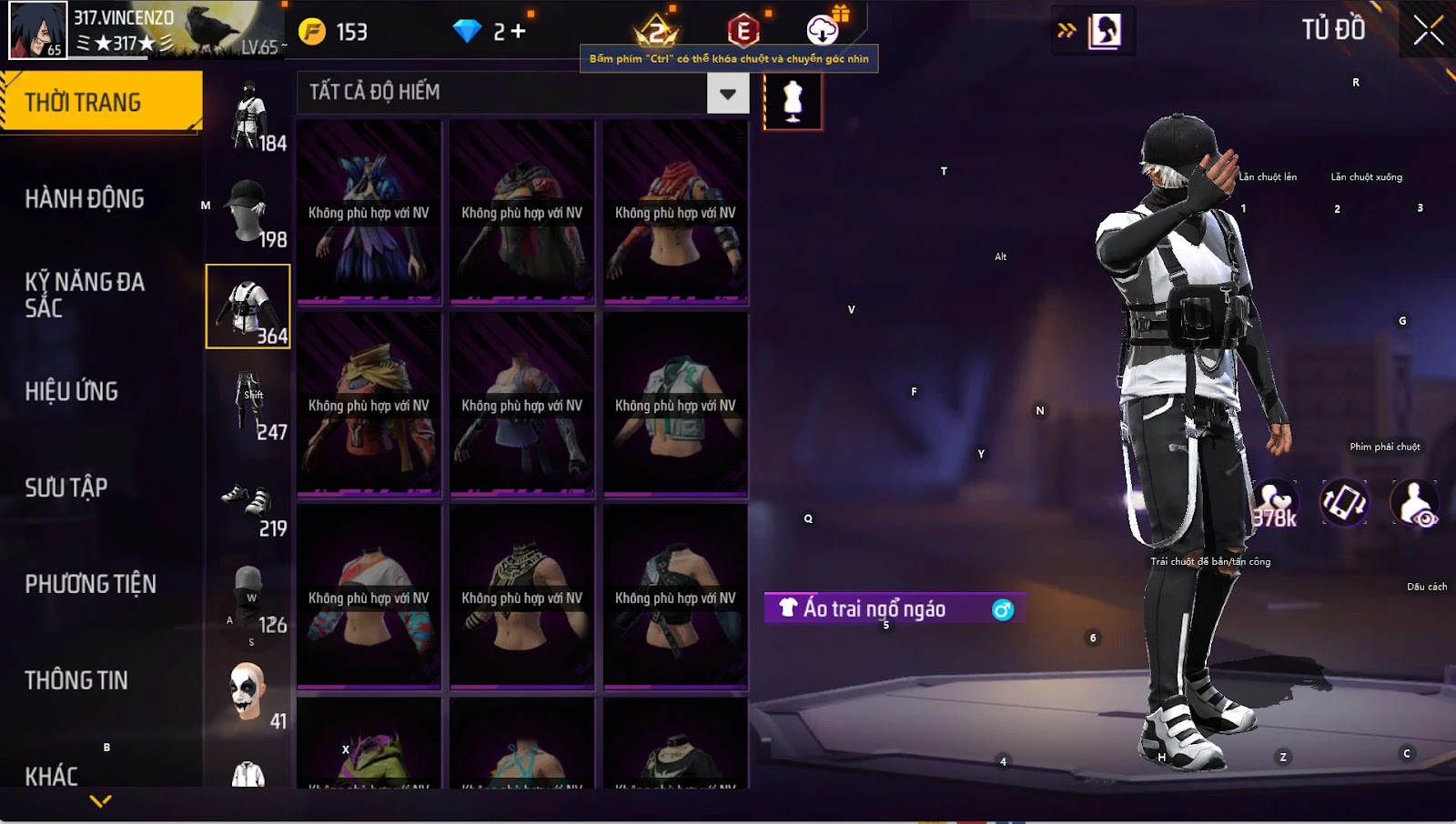
Task: Select the Hiệu Ứng tab
Action: tap(72, 391)
